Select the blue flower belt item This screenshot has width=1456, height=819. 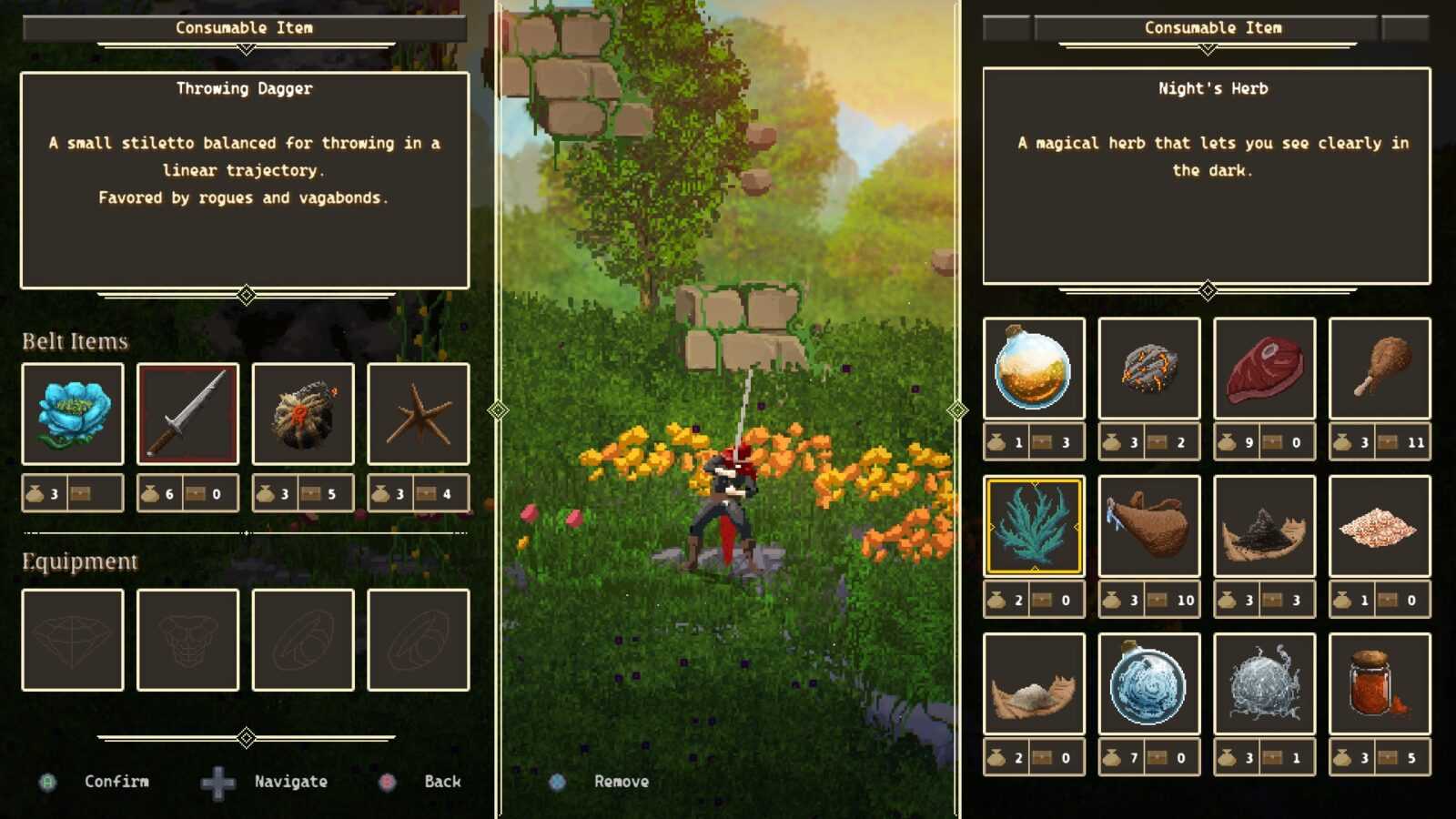[x=73, y=414]
